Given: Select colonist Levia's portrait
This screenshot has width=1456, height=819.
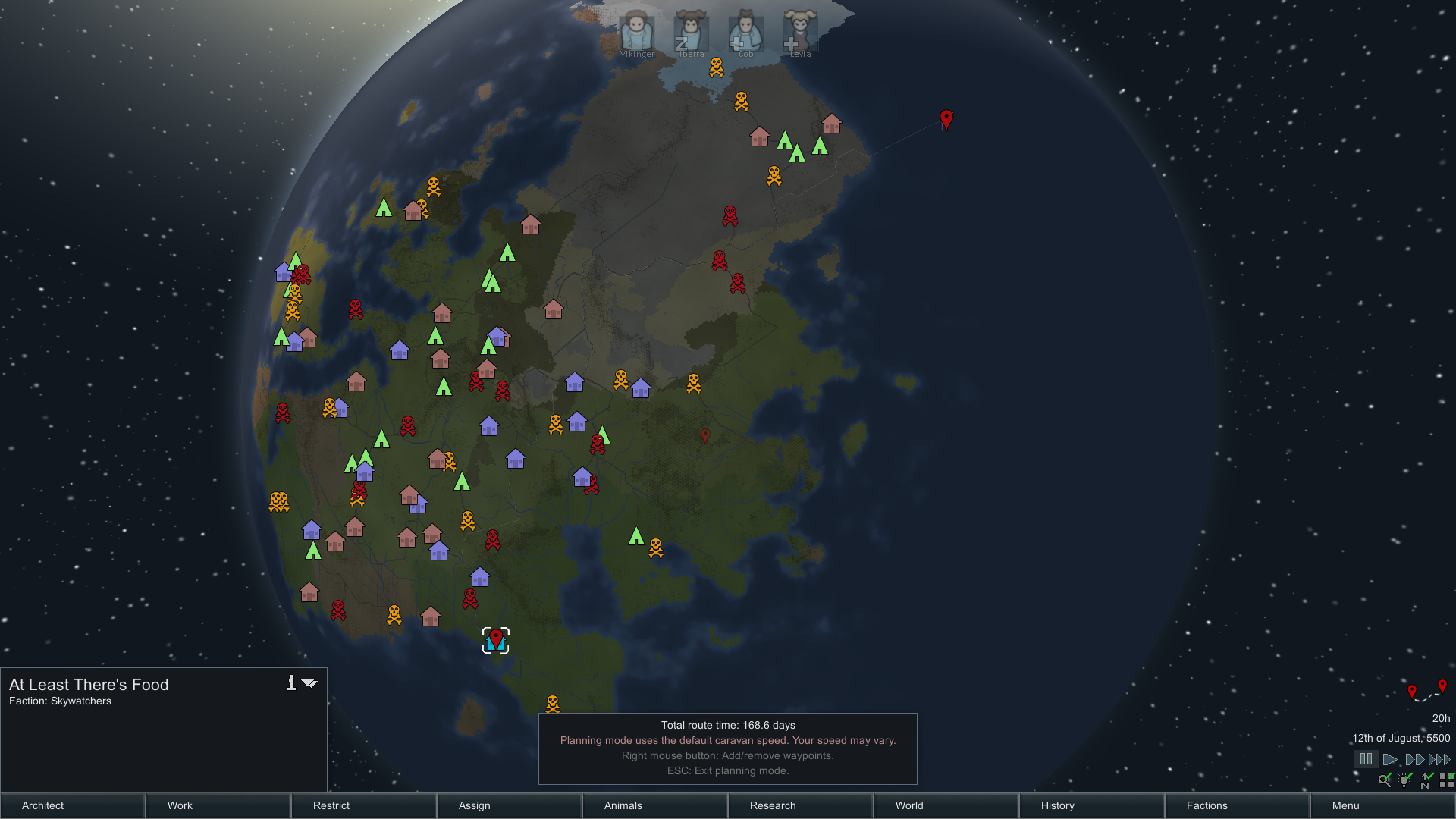Looking at the screenshot, I should point(800,32).
